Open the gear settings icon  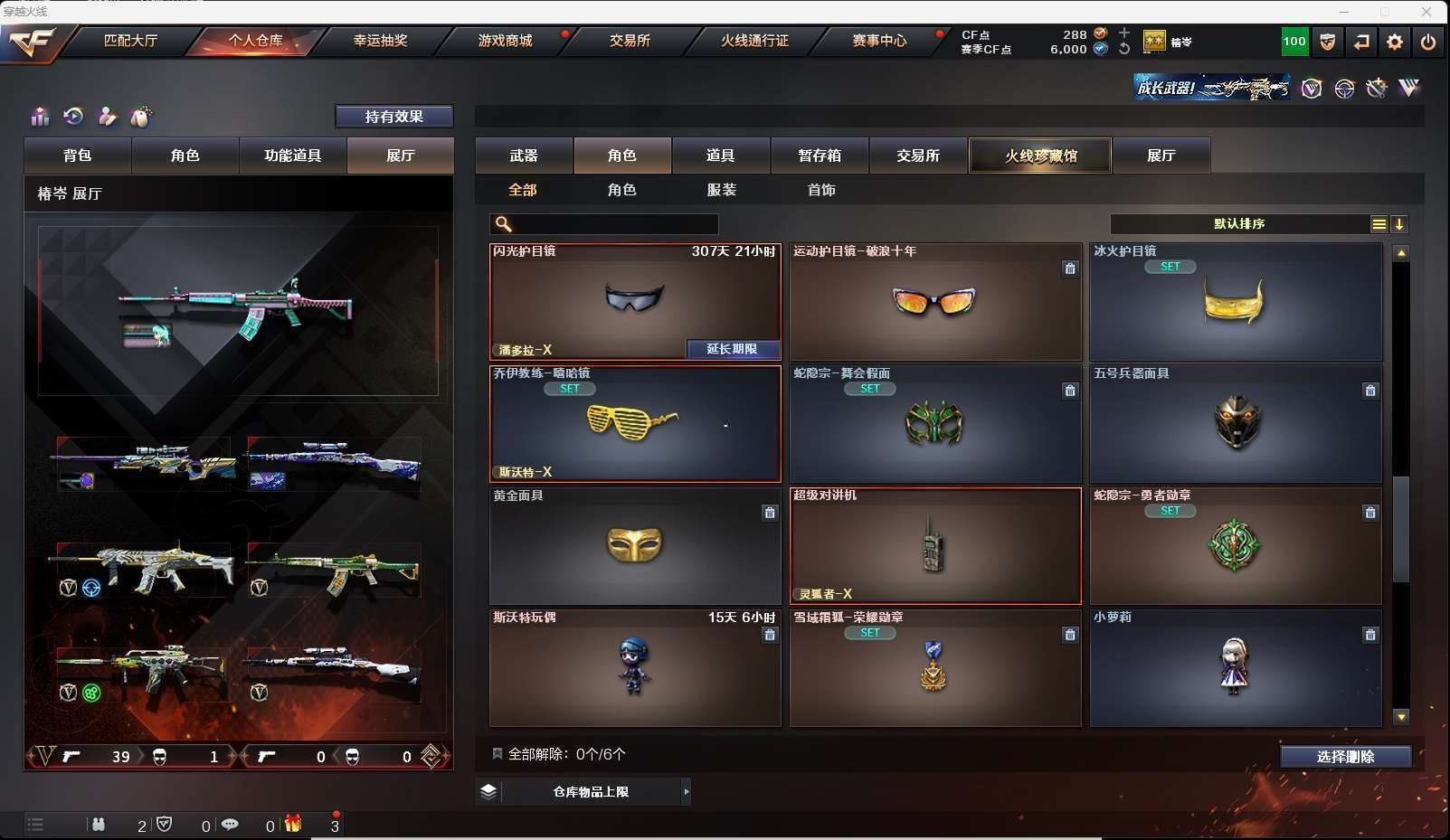click(1394, 42)
